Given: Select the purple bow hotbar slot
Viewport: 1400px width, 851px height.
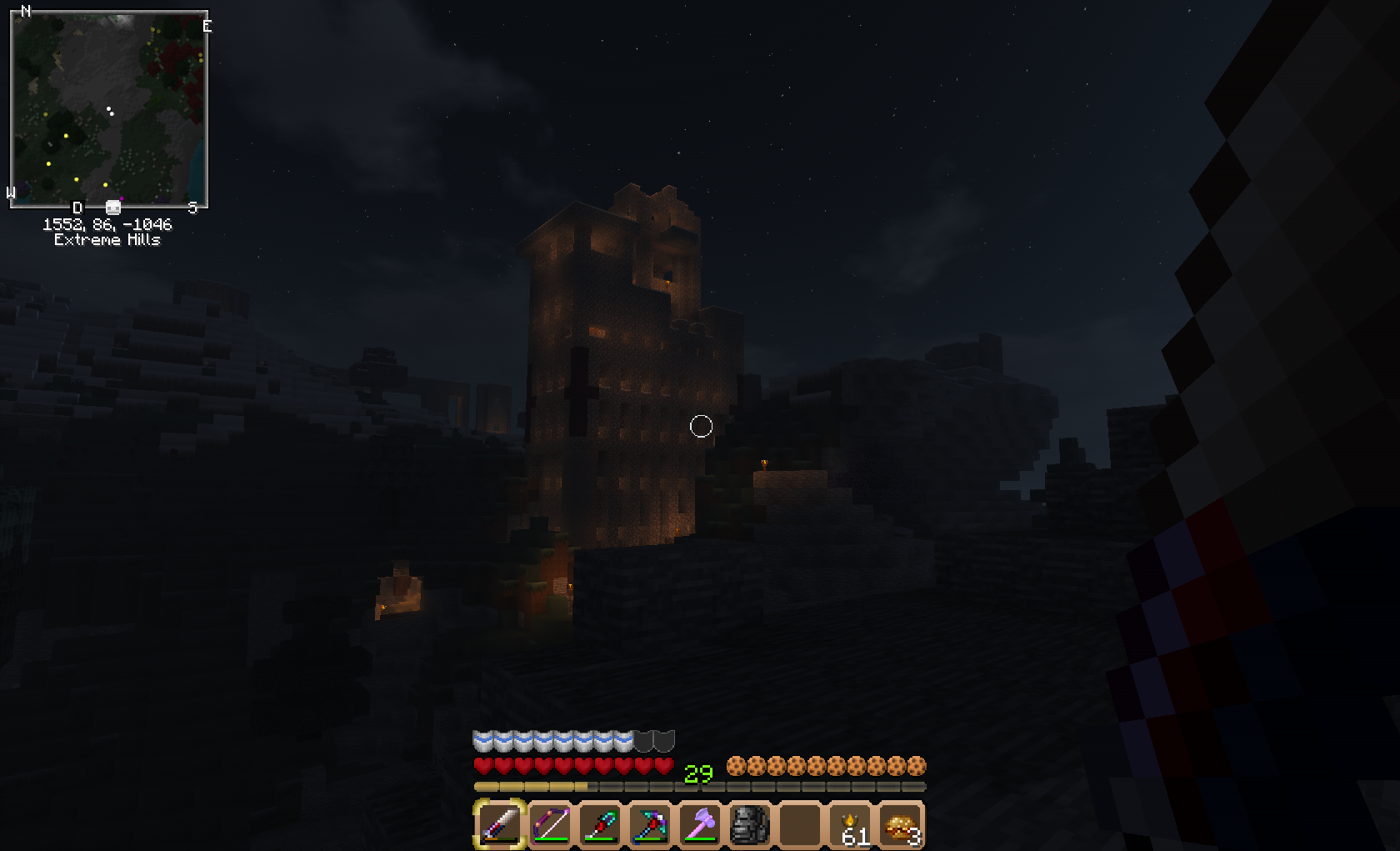Looking at the screenshot, I should (550, 824).
